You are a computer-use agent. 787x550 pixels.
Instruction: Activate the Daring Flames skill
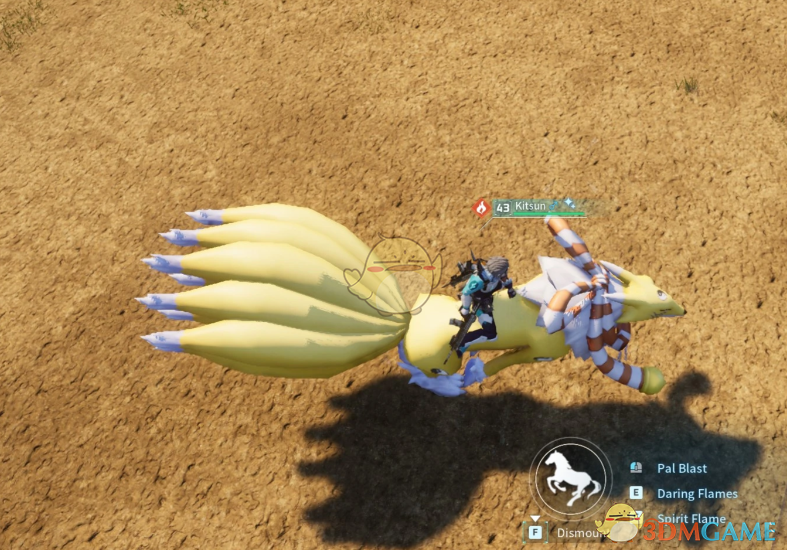point(696,493)
